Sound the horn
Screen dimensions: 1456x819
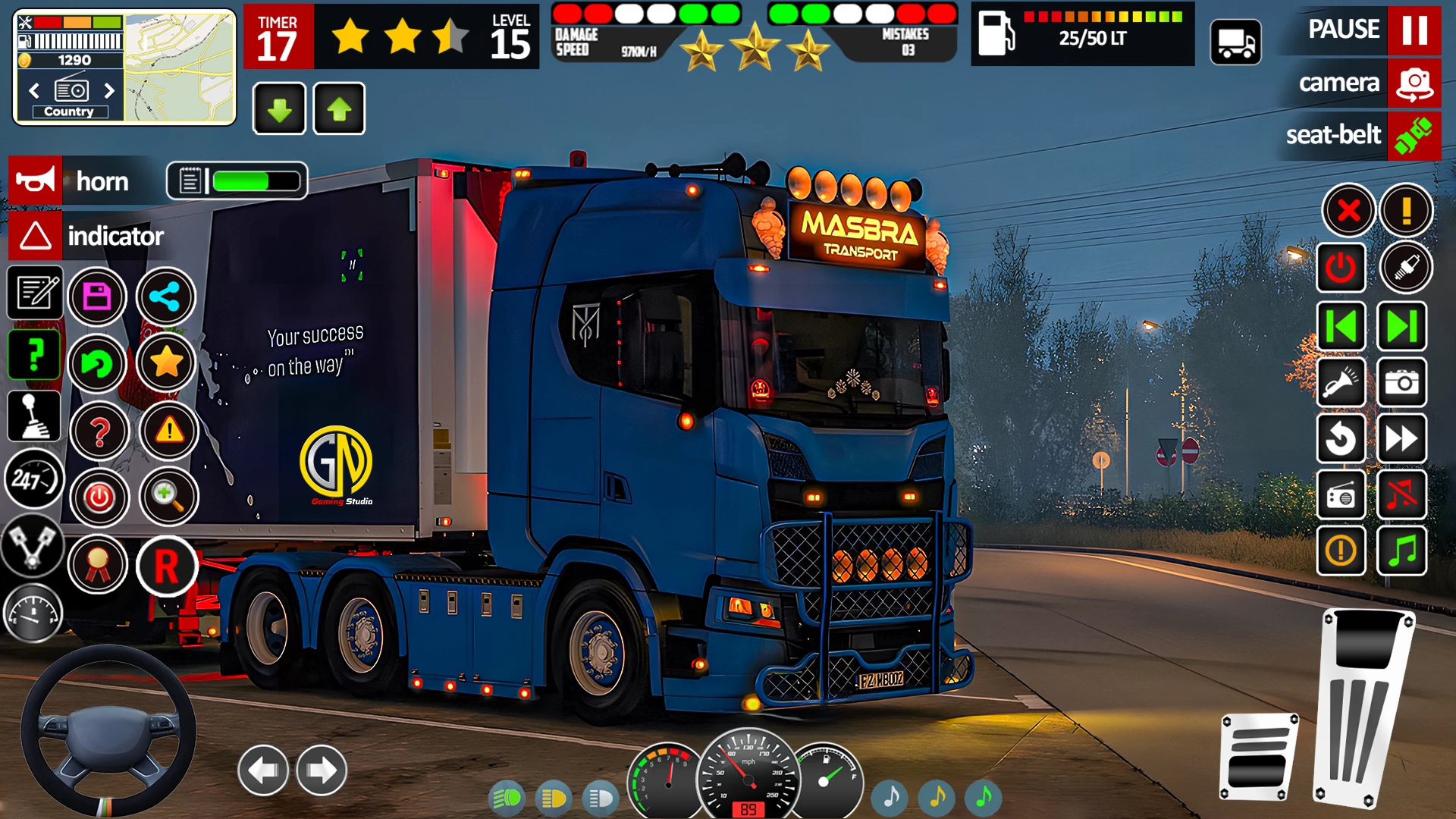click(36, 181)
